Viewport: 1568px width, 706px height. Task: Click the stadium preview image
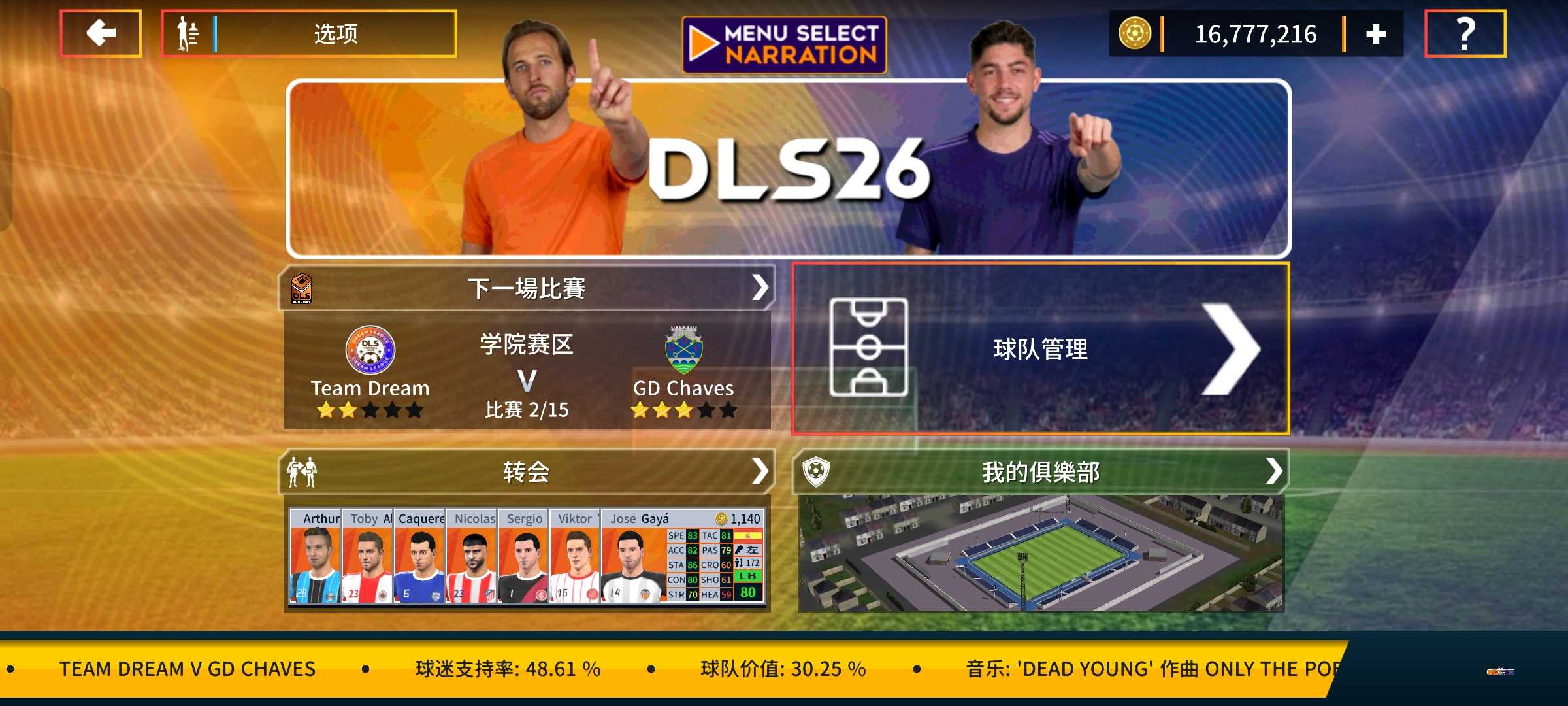[x=1040, y=554]
